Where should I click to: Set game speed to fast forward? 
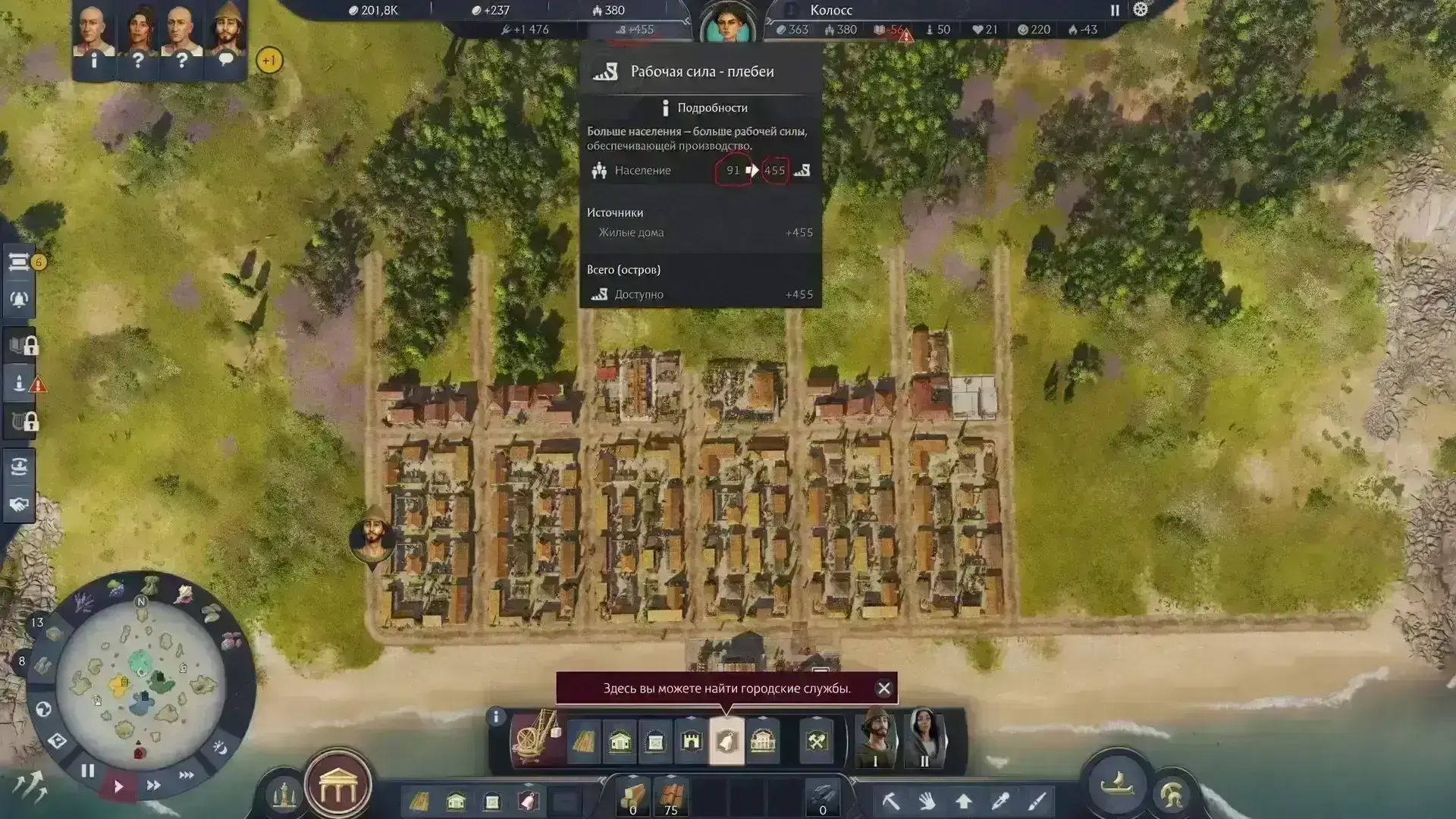pos(153,785)
